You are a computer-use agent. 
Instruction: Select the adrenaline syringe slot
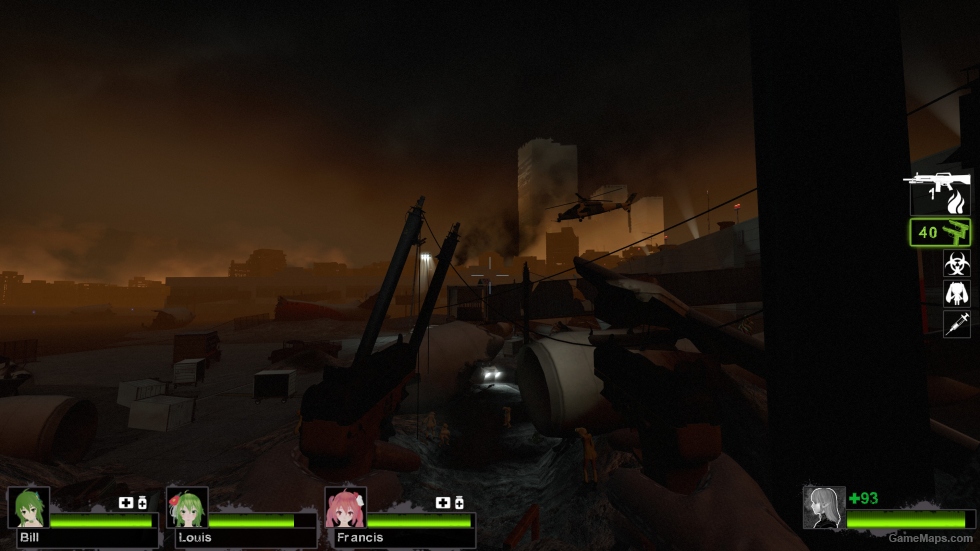pyautogui.click(x=956, y=323)
